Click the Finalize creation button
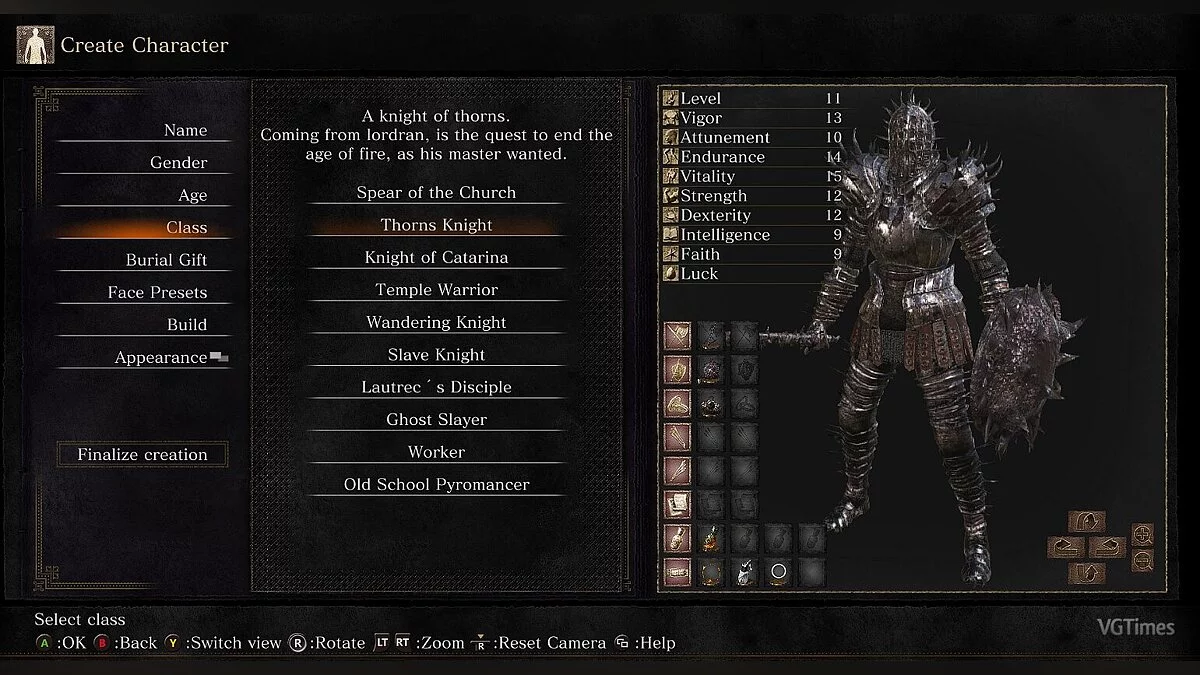Image resolution: width=1200 pixels, height=675 pixels. click(142, 454)
